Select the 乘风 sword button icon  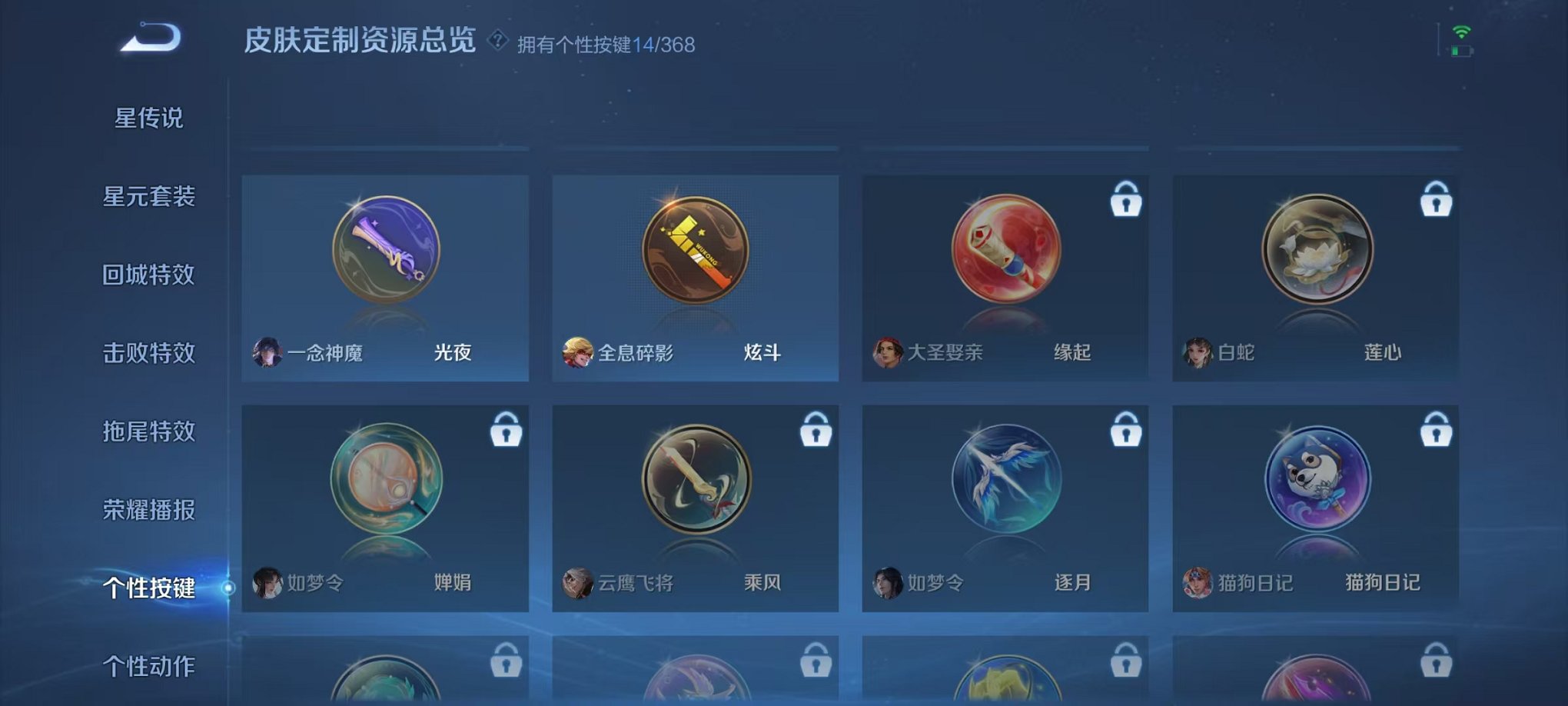694,478
